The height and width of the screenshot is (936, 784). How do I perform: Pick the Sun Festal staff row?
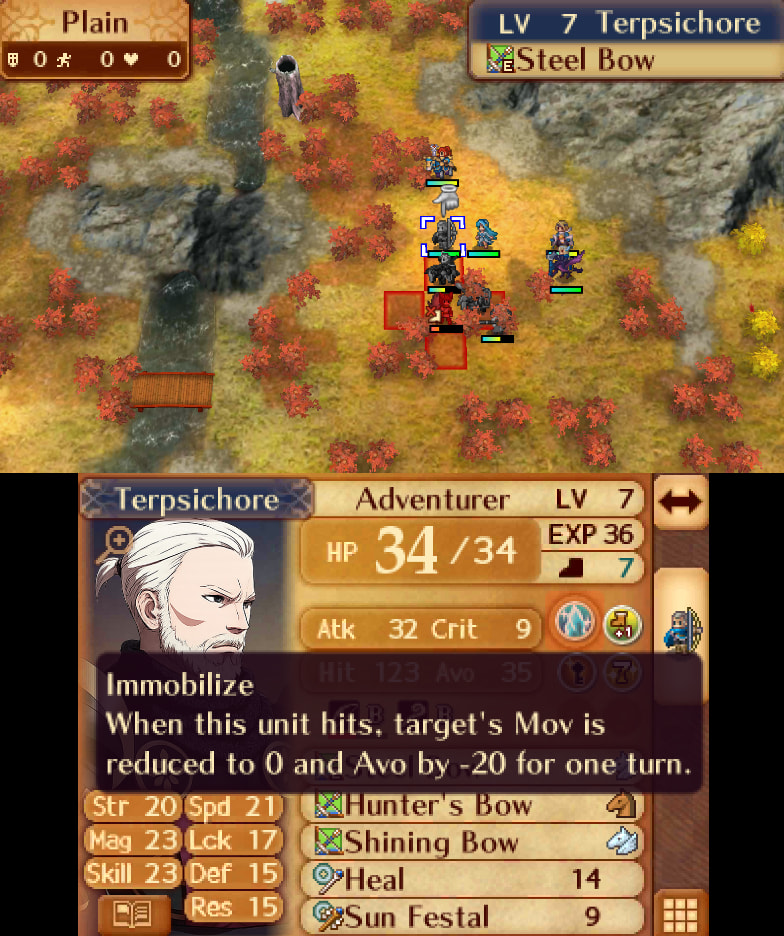[x=472, y=916]
